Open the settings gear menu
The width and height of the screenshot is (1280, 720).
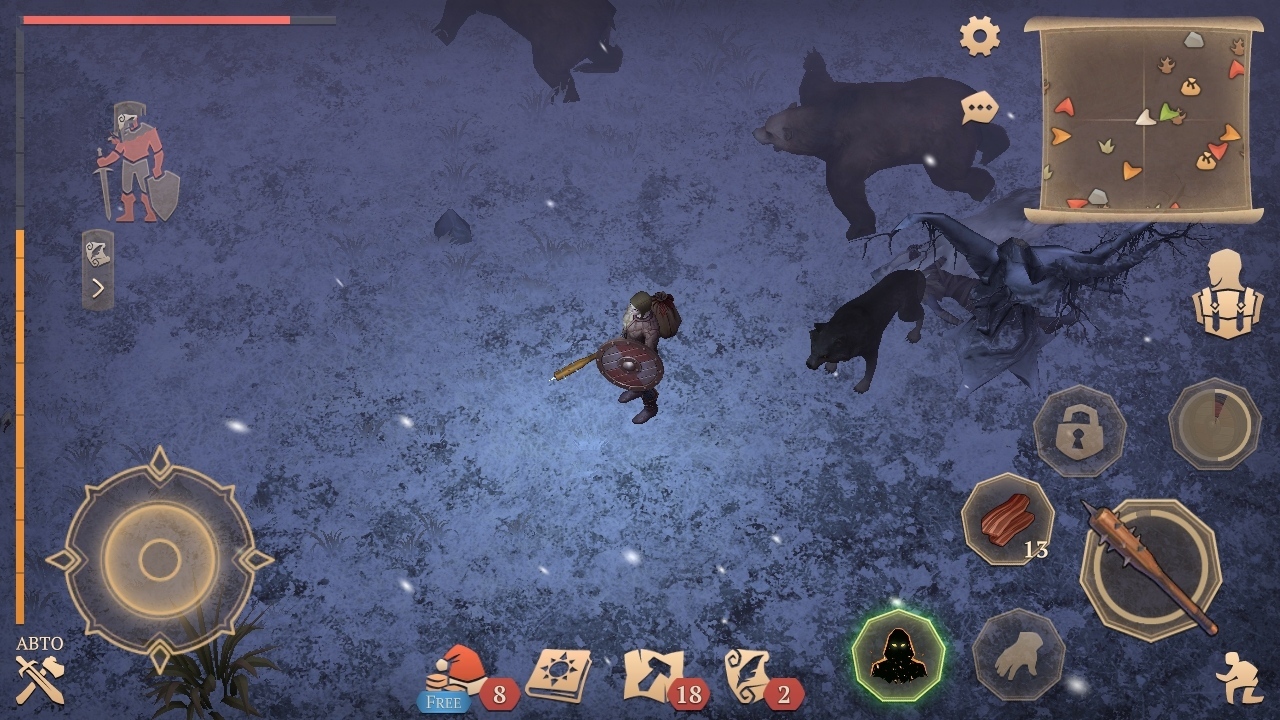point(980,37)
